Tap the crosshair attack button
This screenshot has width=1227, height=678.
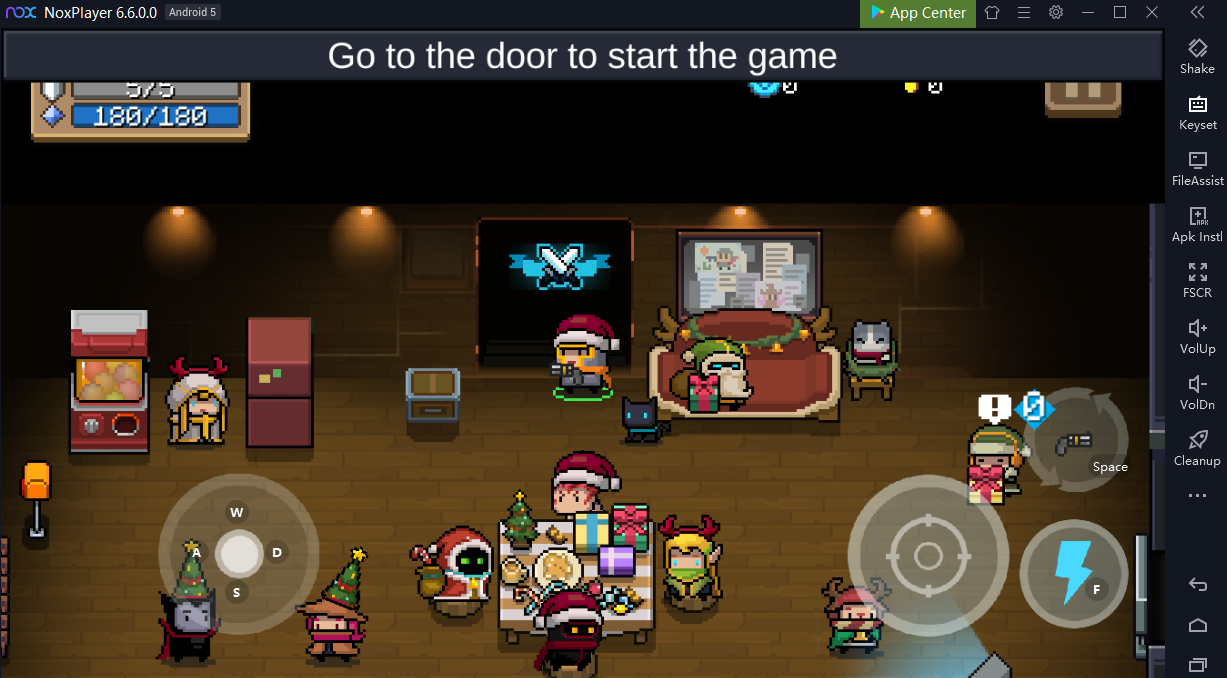tap(927, 556)
